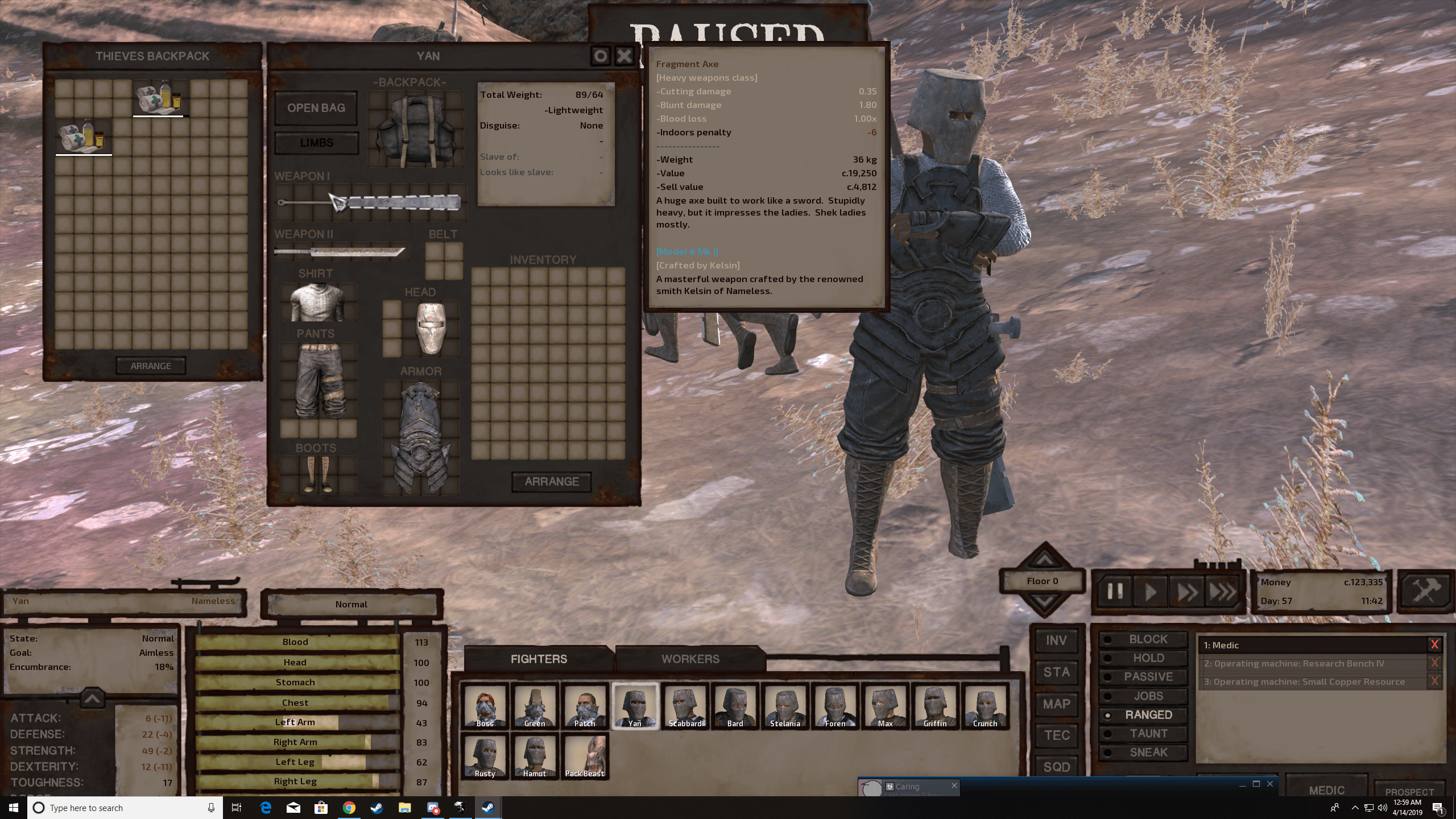Open build mode with the hammer icon

click(1426, 591)
